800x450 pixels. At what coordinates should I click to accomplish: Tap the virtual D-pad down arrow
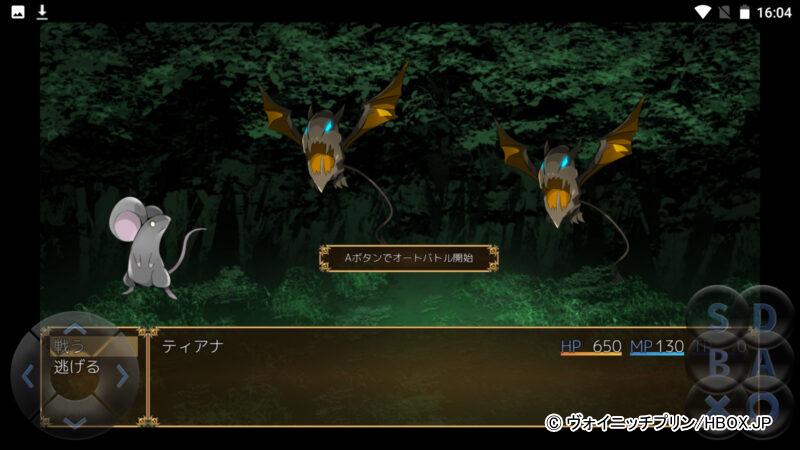[75, 422]
